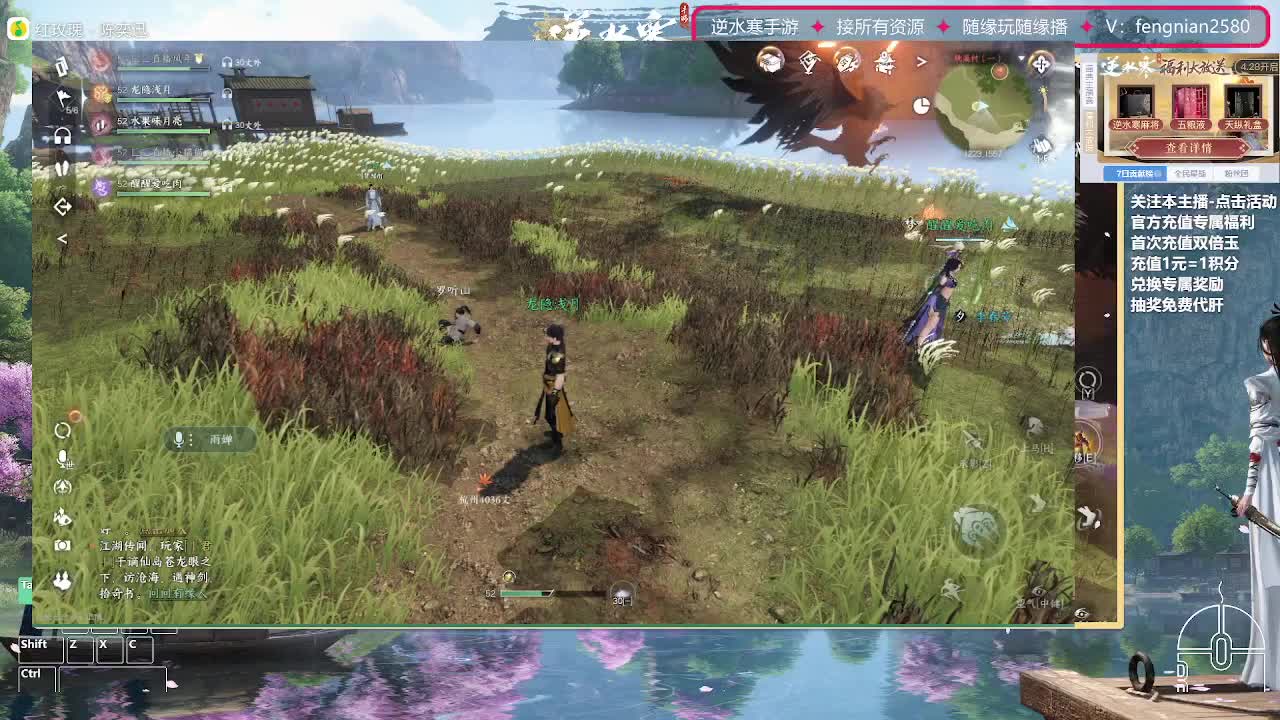Open the village activity icon beside the minimap
This screenshot has width=1280, height=720.
coord(885,63)
